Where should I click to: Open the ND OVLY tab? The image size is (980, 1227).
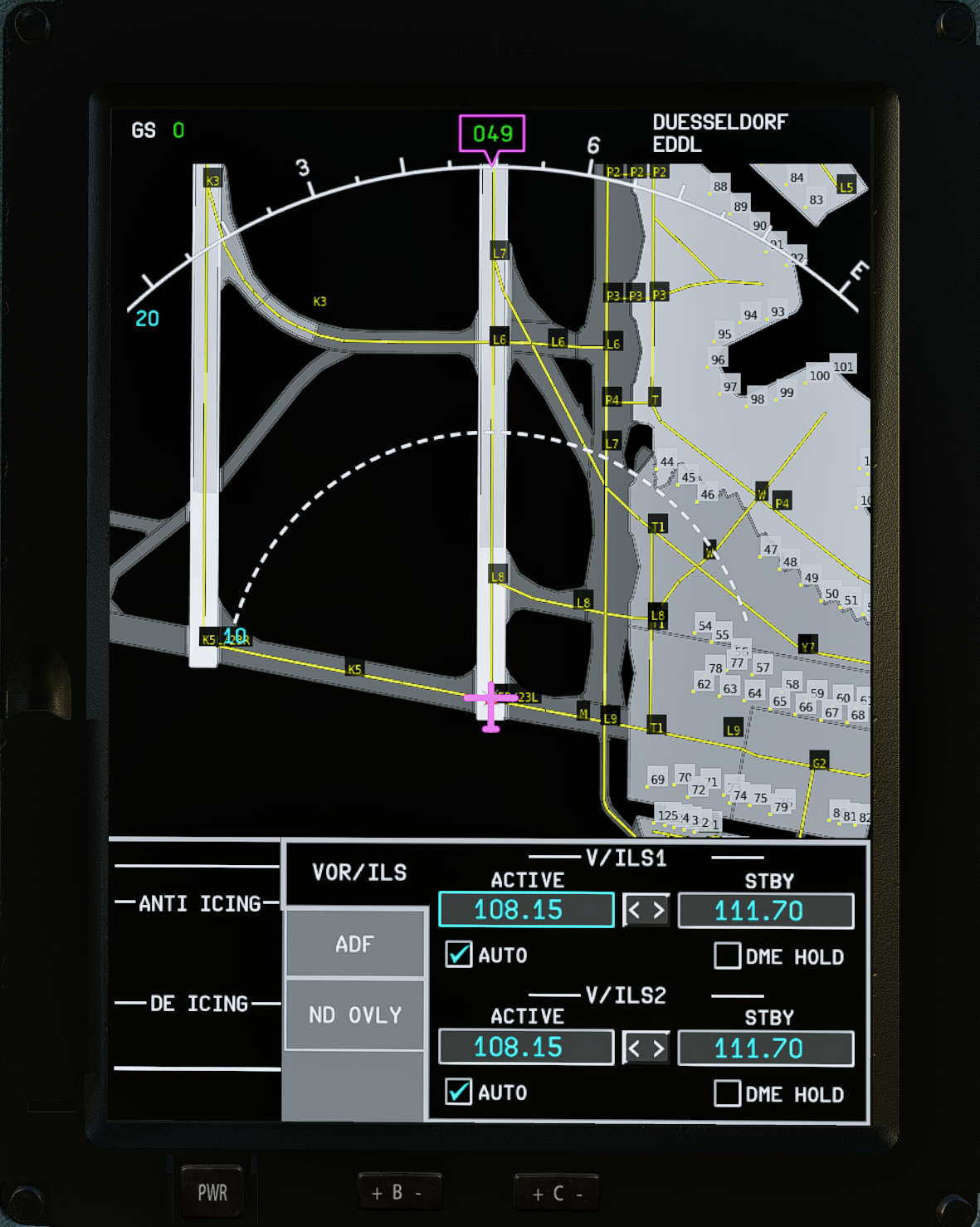tap(354, 1014)
